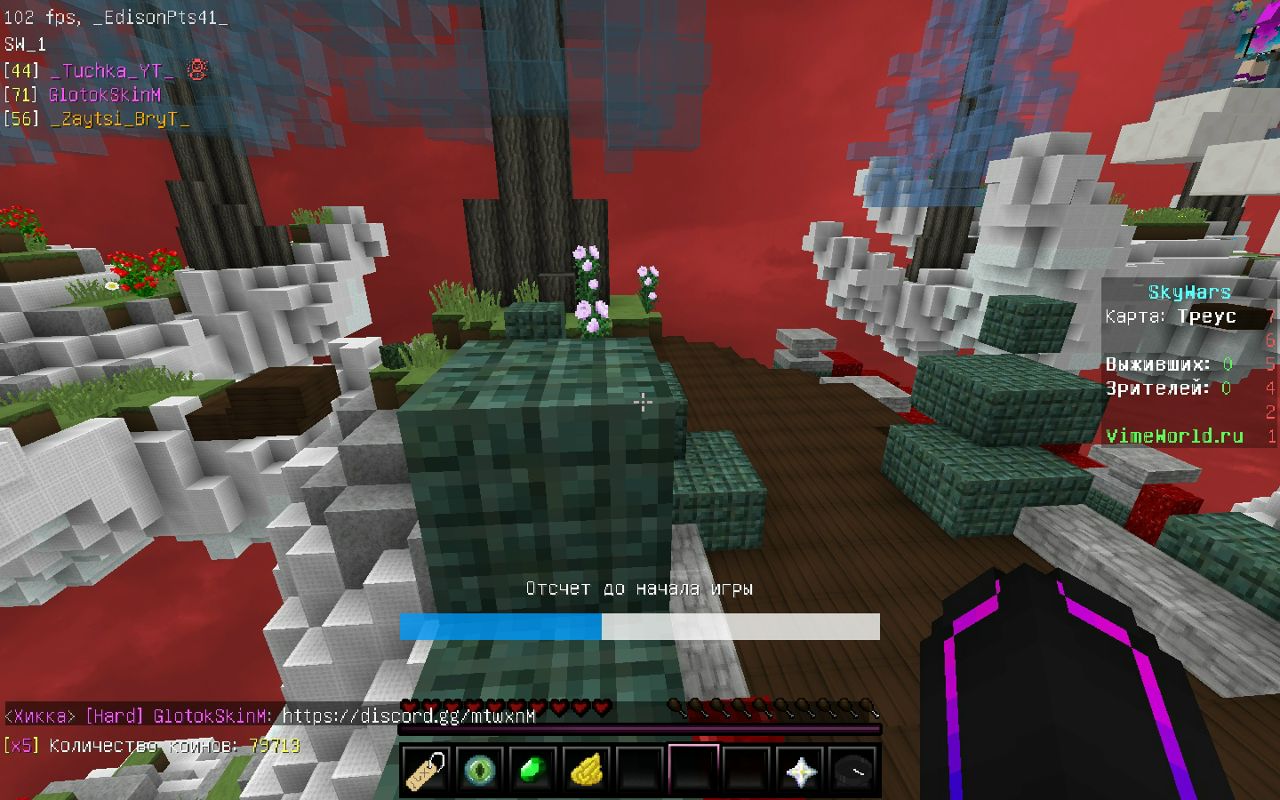
Task: Select the eye of ender slot
Action: pyautogui.click(x=479, y=770)
